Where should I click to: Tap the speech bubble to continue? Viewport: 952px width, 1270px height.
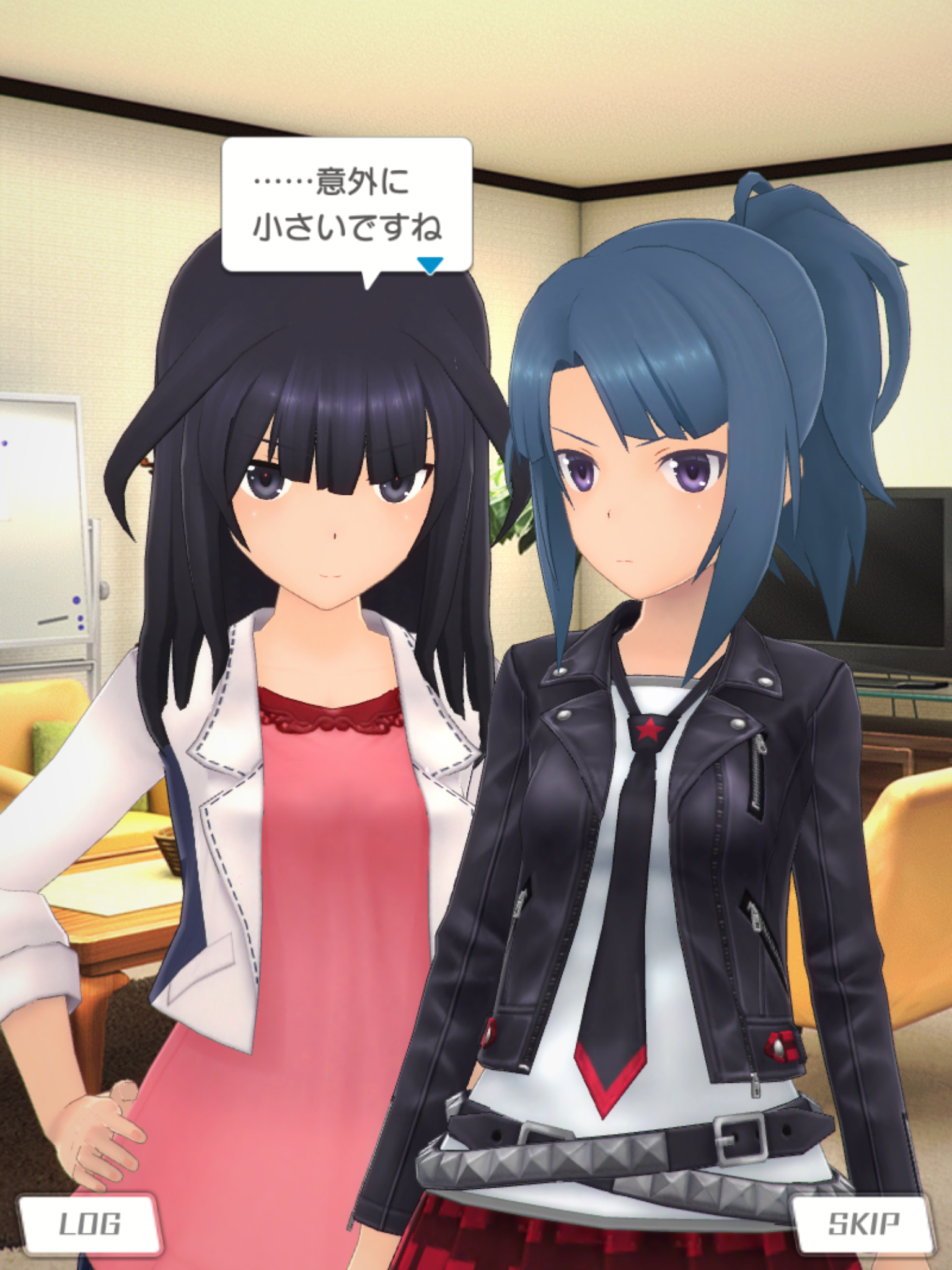[346, 204]
